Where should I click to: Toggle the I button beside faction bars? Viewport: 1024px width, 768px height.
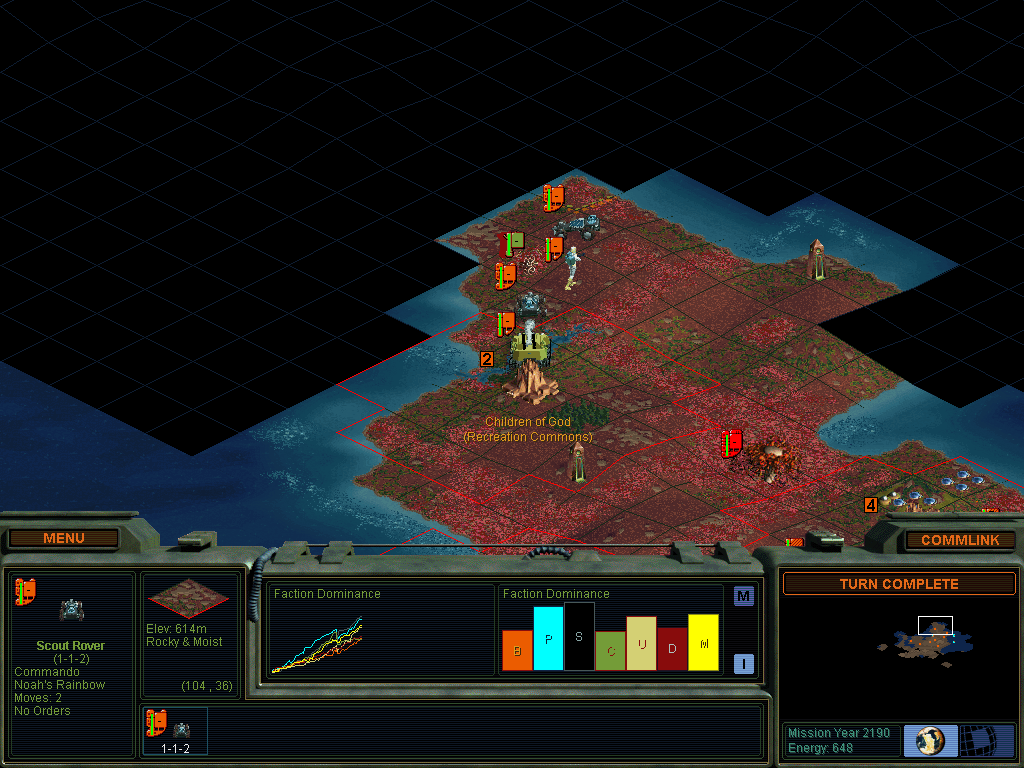tap(743, 663)
